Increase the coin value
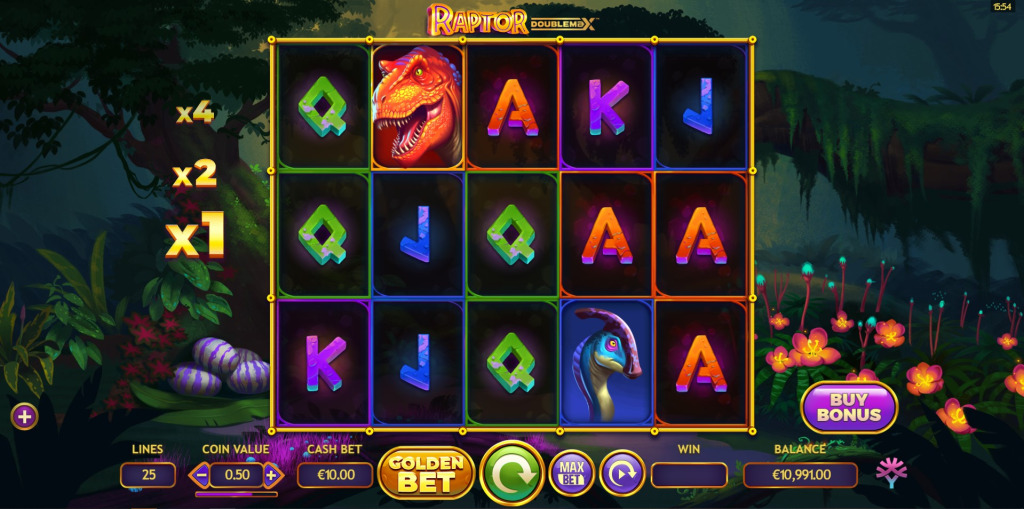1024x509 pixels. click(x=269, y=475)
